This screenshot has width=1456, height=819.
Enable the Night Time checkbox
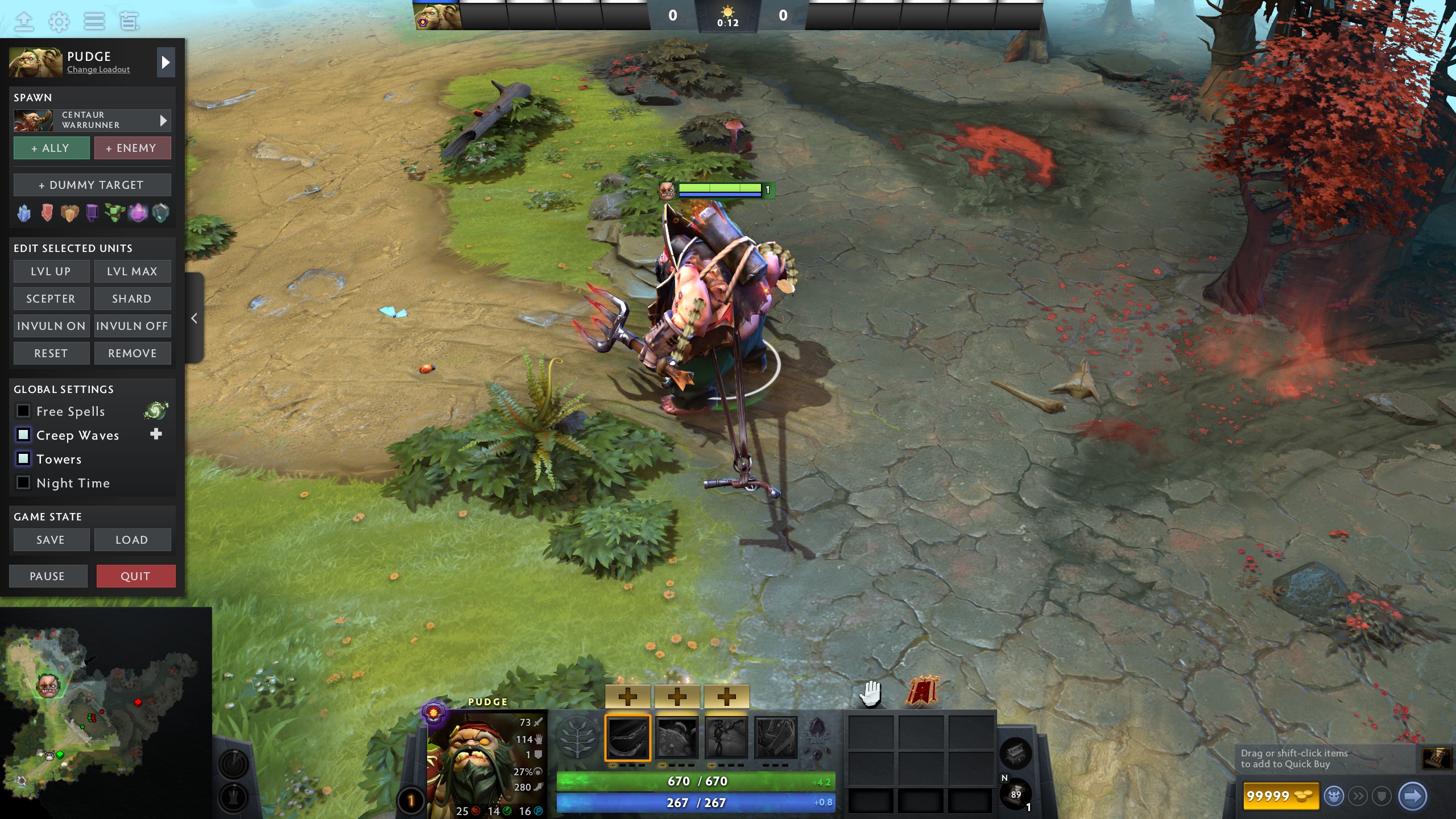point(23,482)
